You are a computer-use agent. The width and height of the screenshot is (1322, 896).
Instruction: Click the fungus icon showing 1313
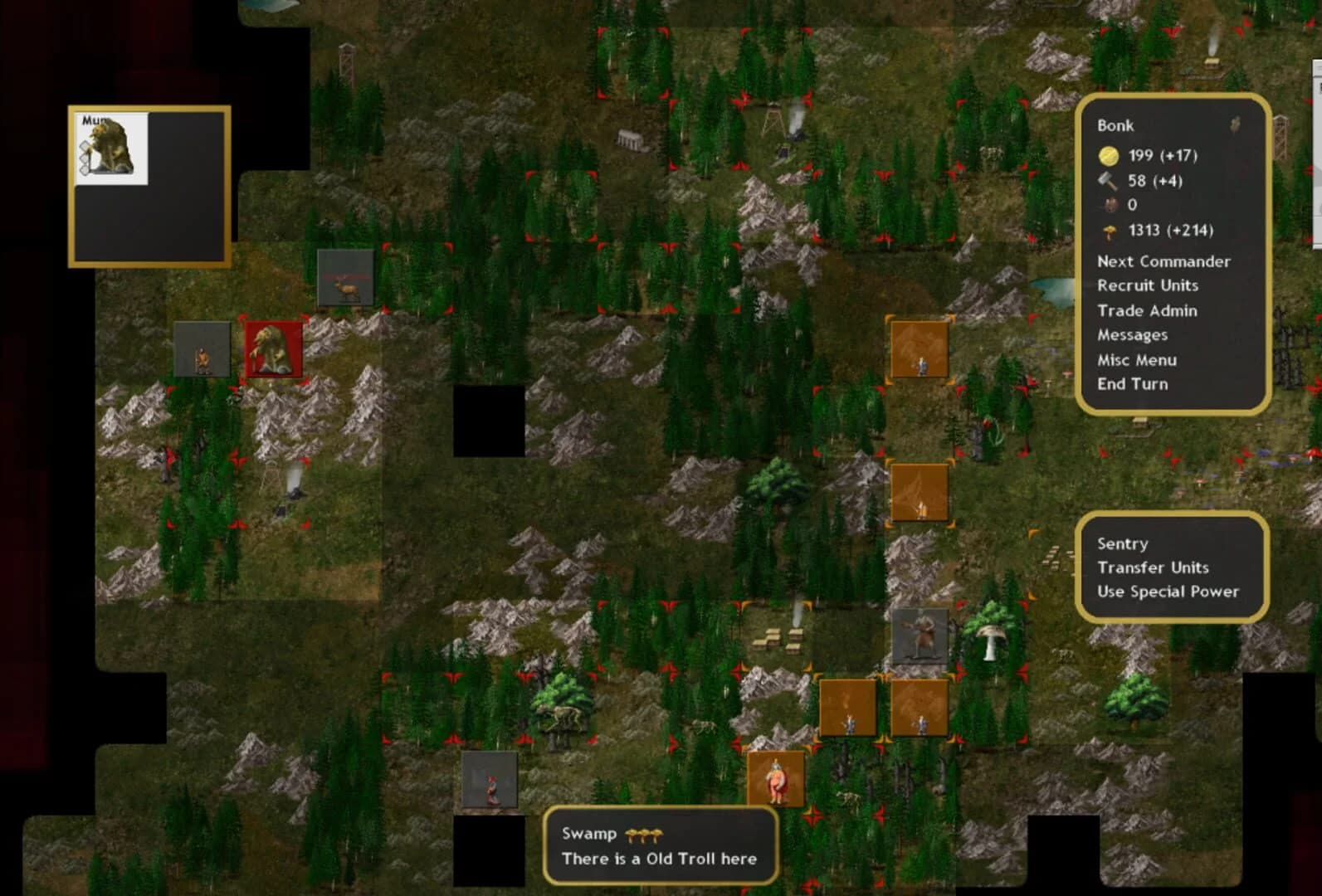[x=1110, y=231]
